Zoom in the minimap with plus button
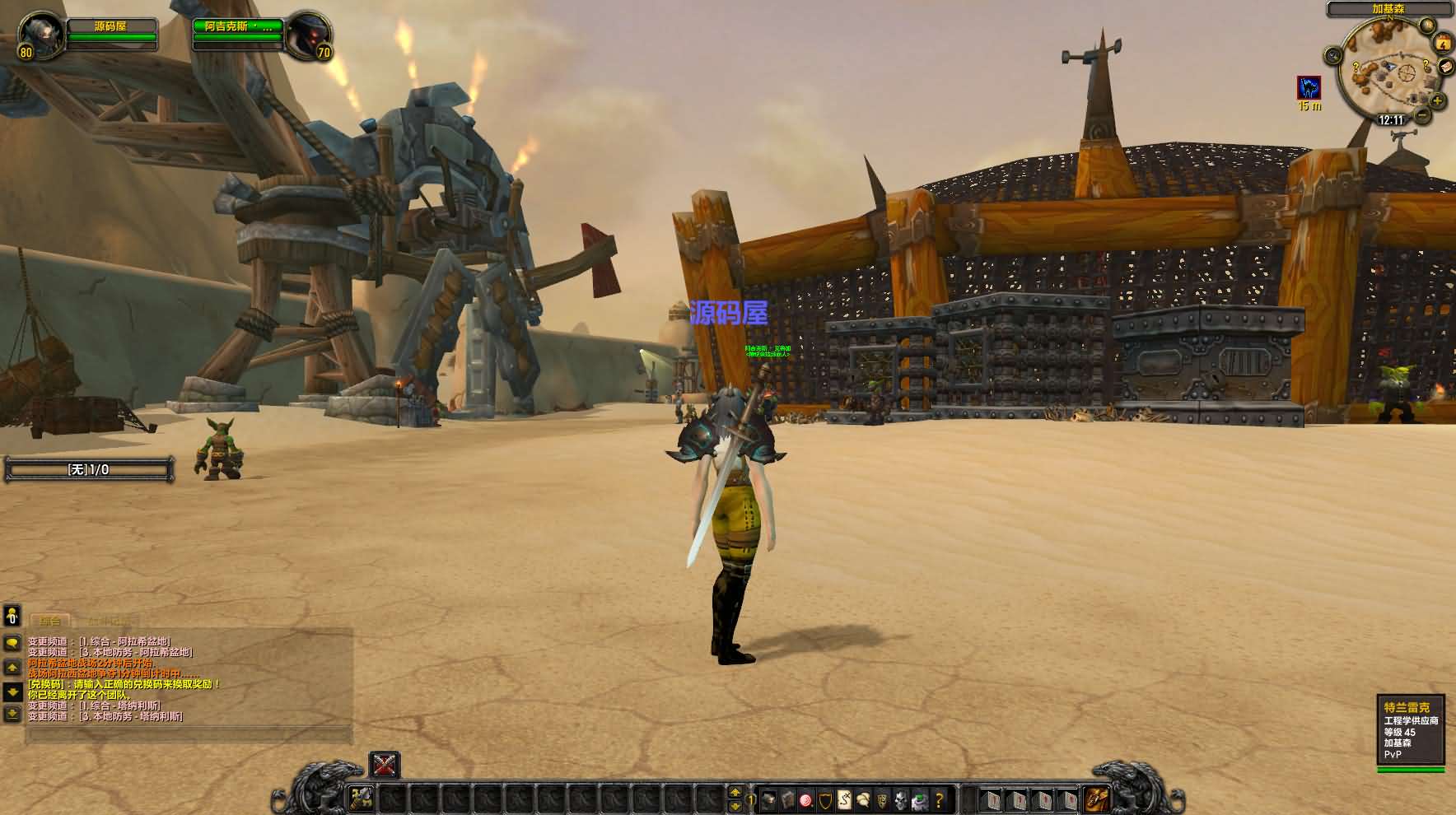 1438,100
